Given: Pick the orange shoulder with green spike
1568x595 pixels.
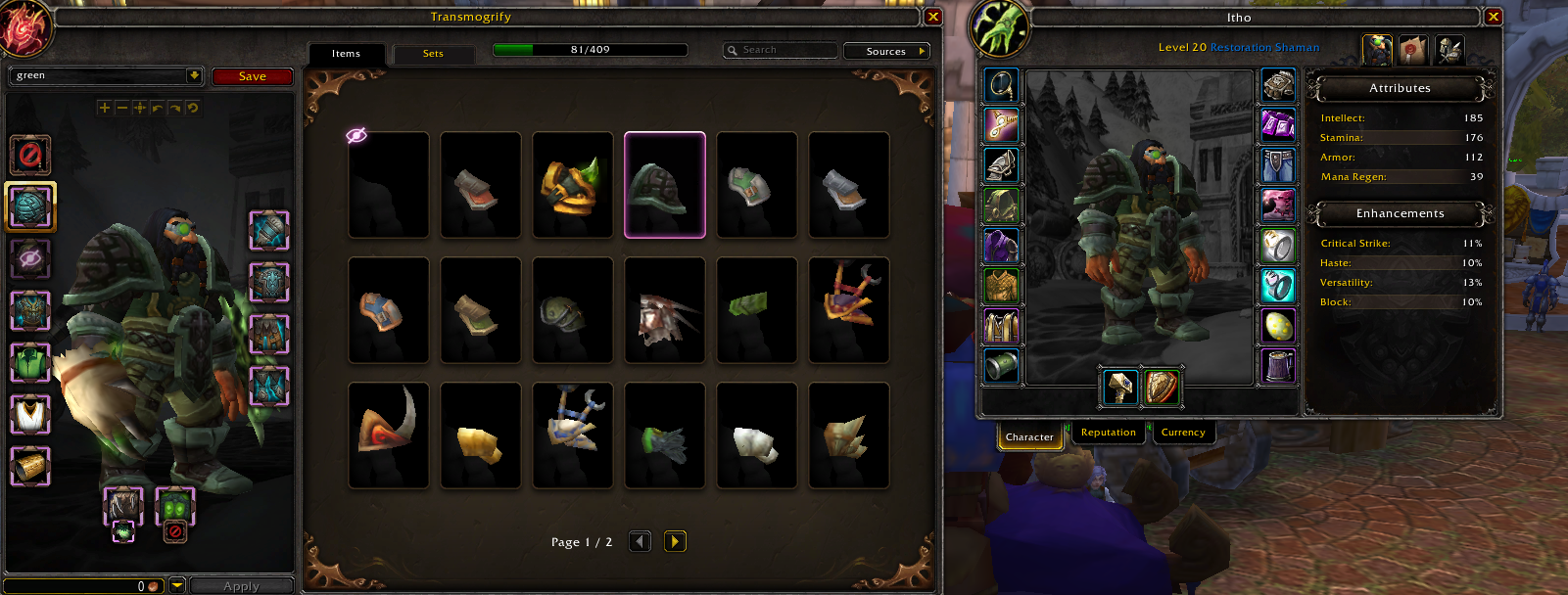Looking at the screenshot, I should tap(573, 185).
